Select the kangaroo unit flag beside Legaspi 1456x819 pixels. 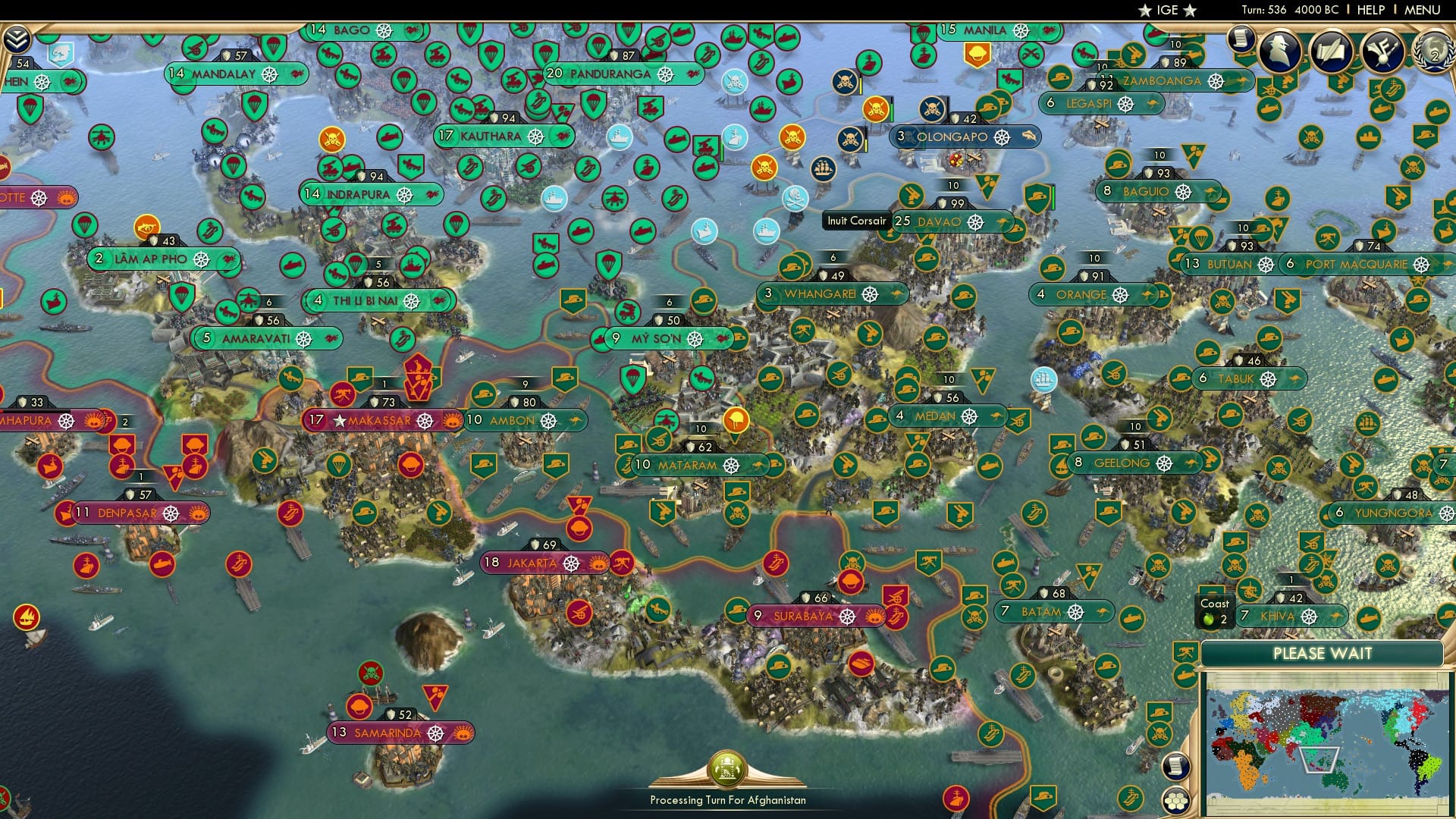pos(1151,104)
